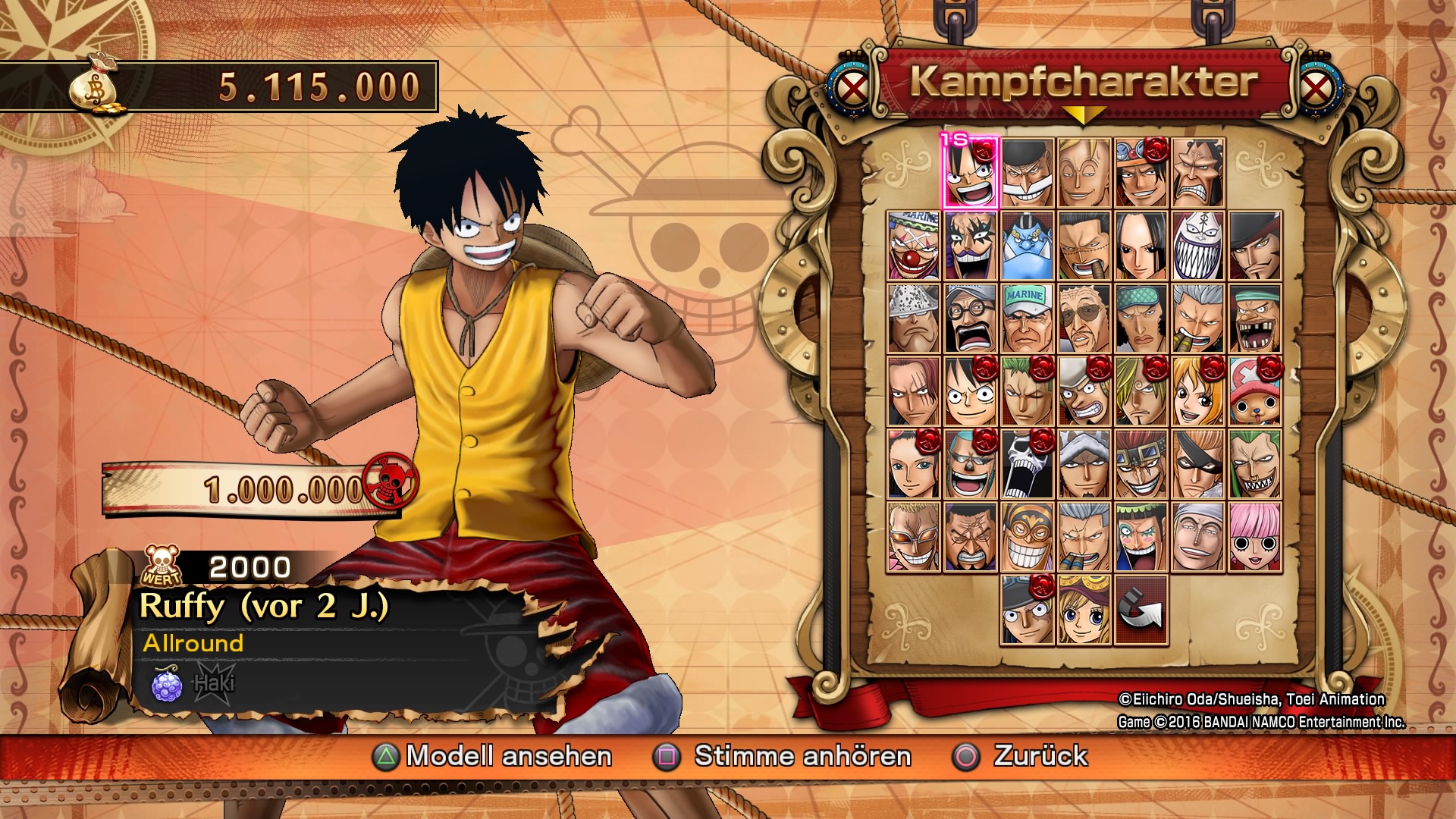Choose Nico Robin's portrait
The image size is (1456, 819).
(914, 464)
